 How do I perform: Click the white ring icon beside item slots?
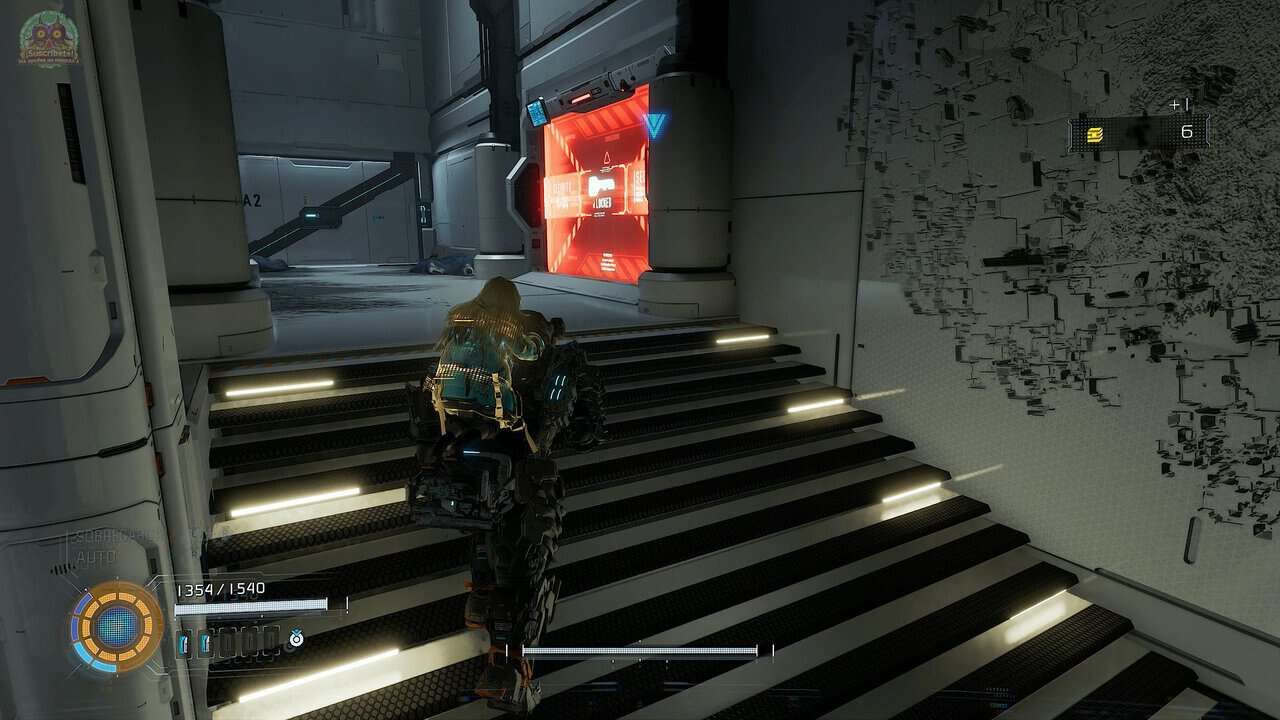(x=295, y=638)
